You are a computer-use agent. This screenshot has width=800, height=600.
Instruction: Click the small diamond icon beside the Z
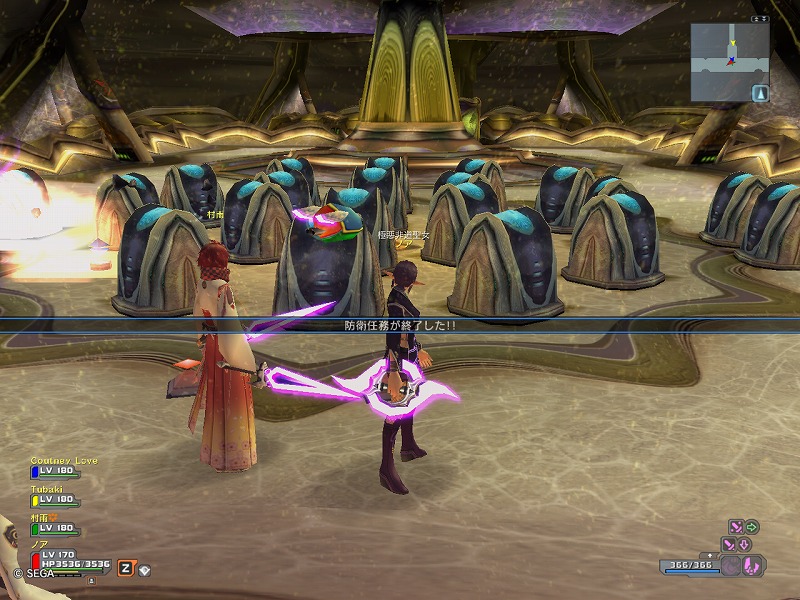(x=144, y=568)
